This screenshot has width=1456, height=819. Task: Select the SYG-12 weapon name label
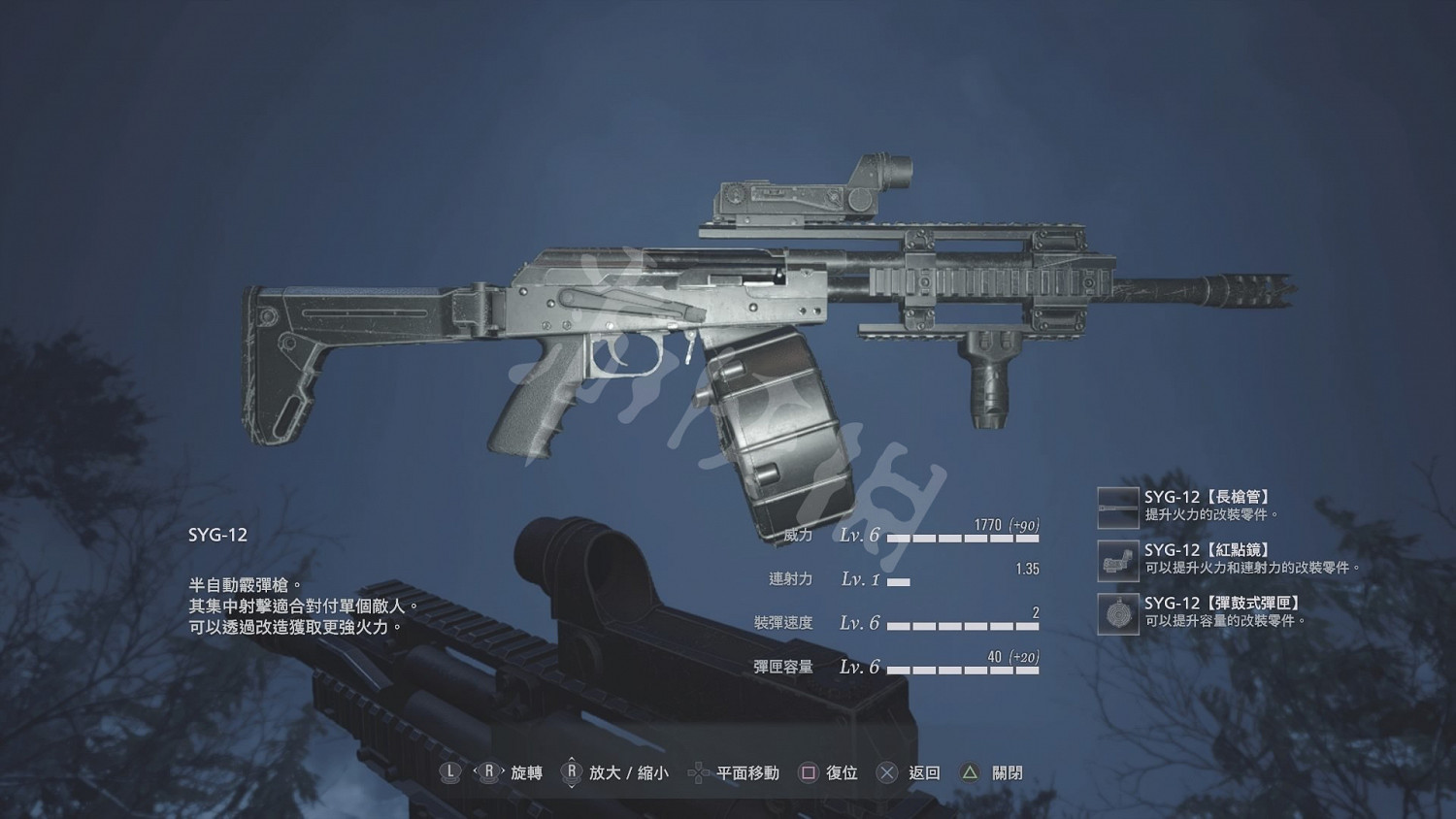tap(216, 535)
